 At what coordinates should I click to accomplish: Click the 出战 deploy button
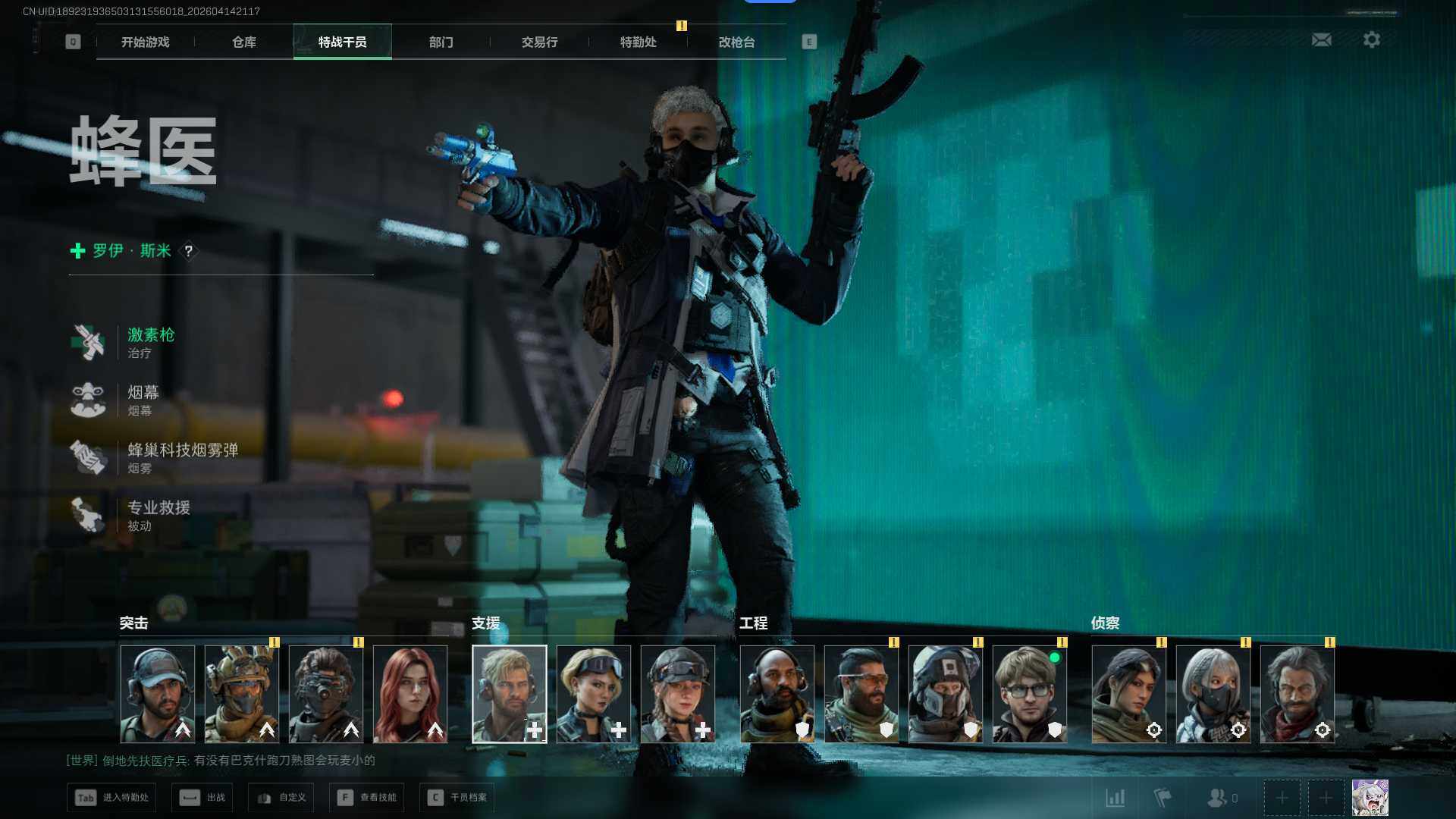point(202,798)
